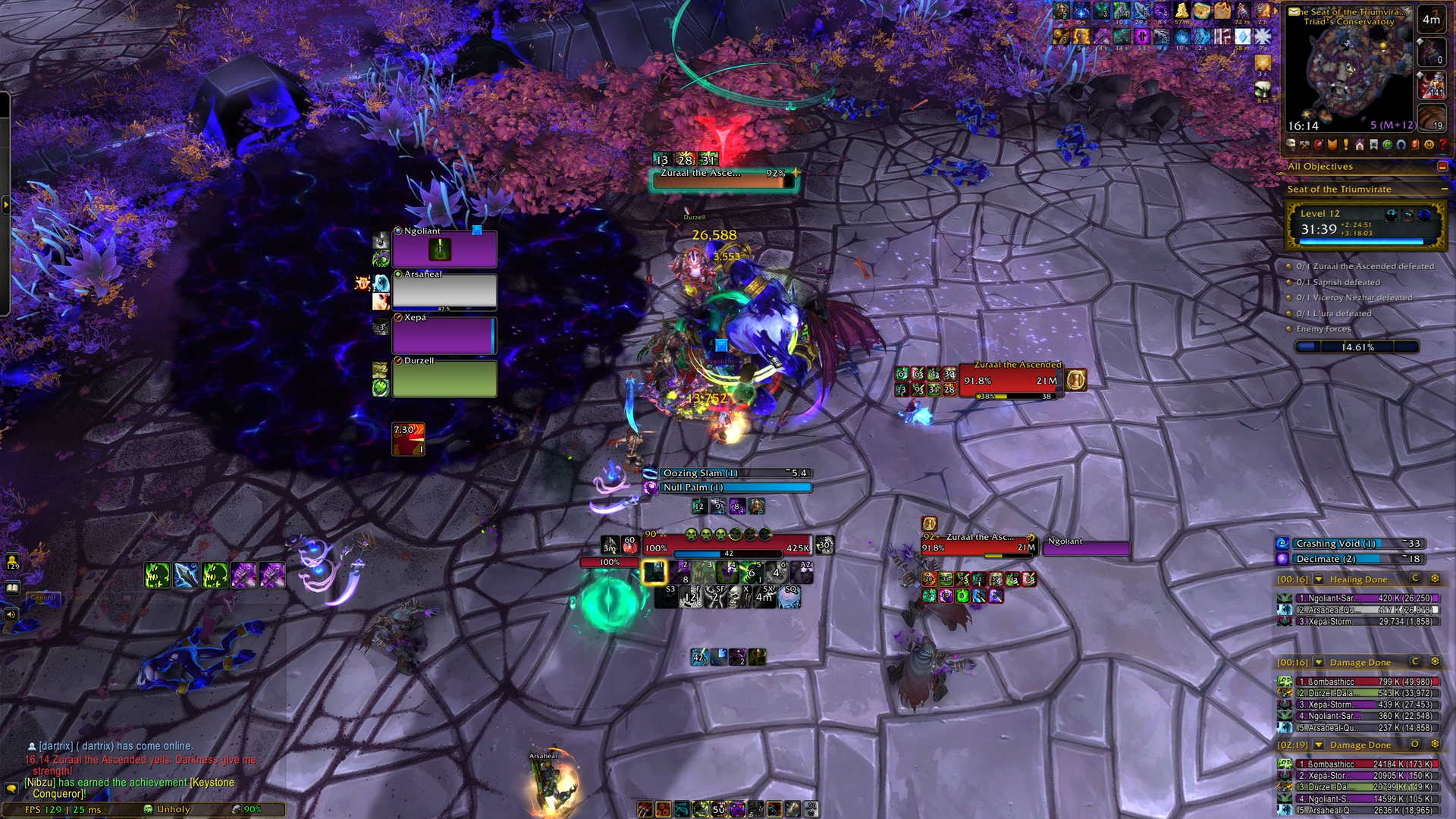Click the yellow exclamation mark minimap button

point(1346,145)
